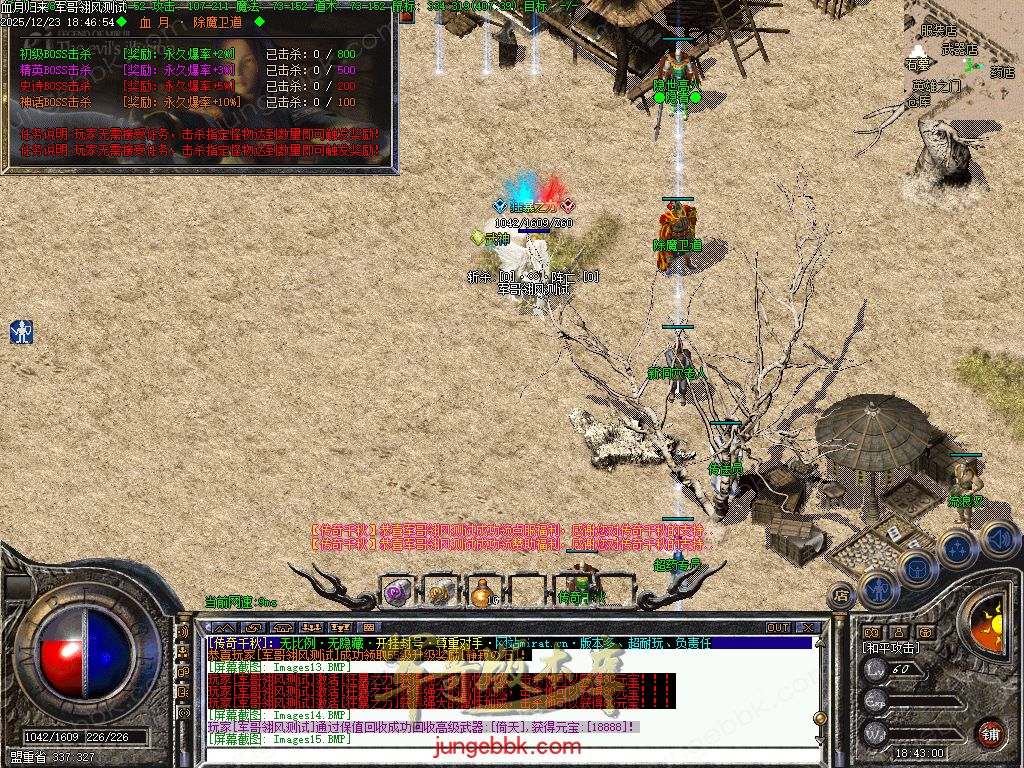
Task: Close the chat using the X button
Action: [805, 627]
